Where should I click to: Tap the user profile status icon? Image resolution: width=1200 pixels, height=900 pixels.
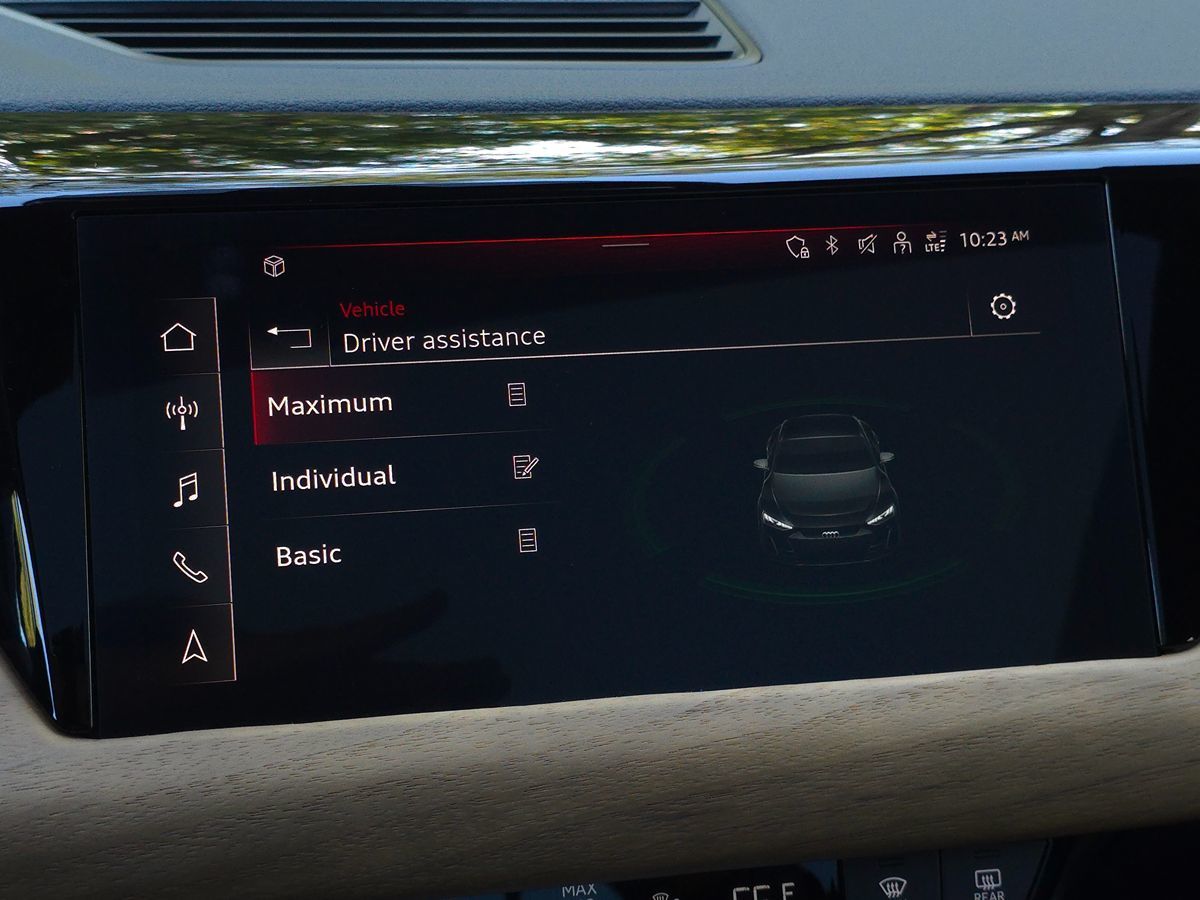pyautogui.click(x=901, y=242)
